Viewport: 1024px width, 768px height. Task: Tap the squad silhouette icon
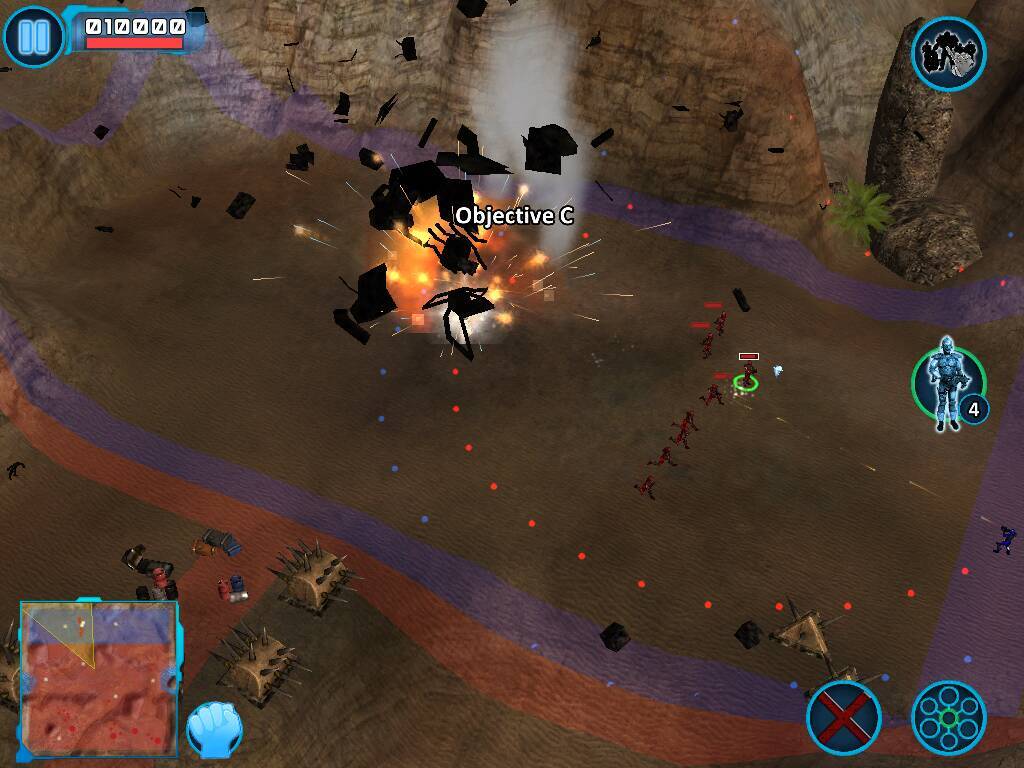point(948,54)
